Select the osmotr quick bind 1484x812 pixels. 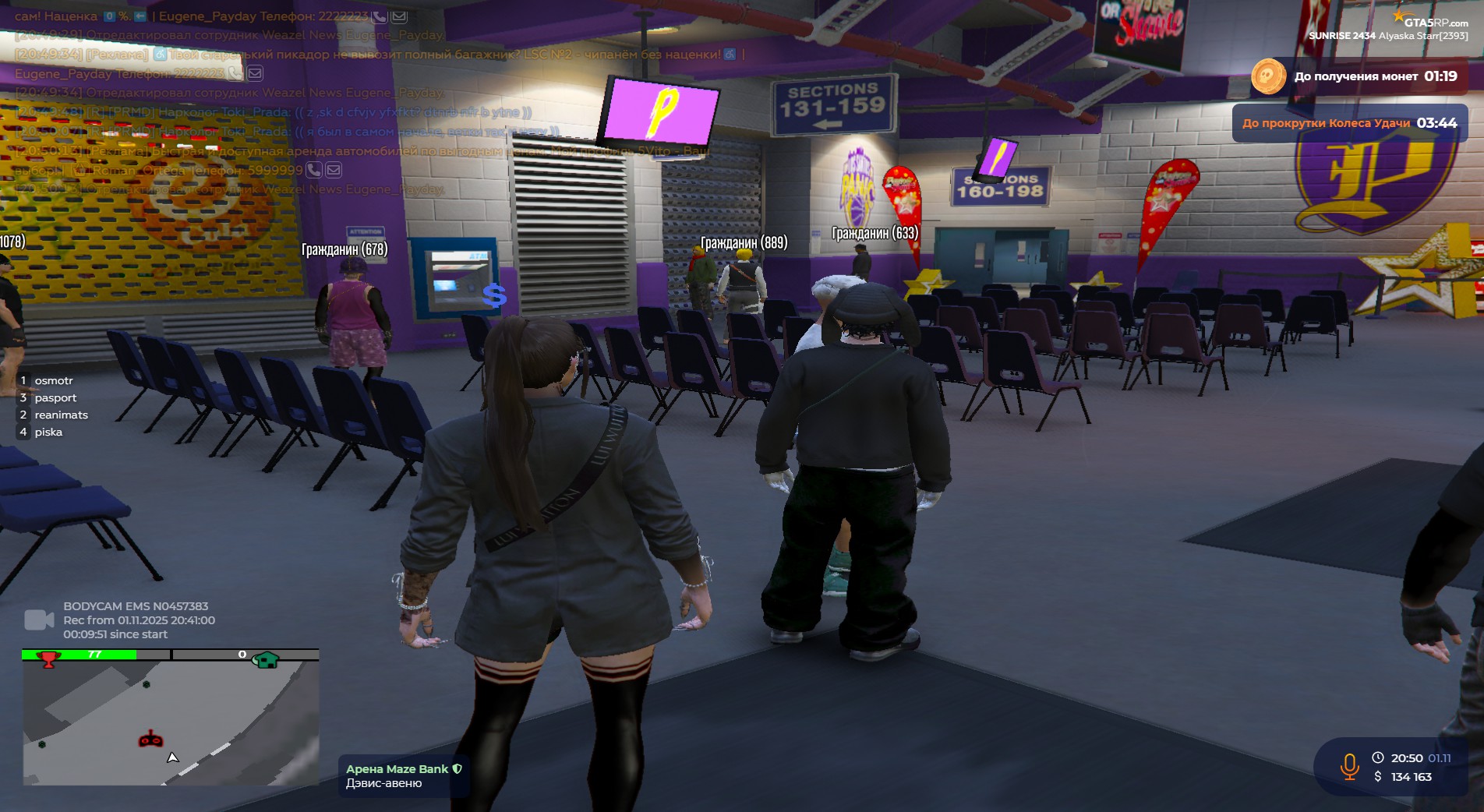(x=53, y=380)
